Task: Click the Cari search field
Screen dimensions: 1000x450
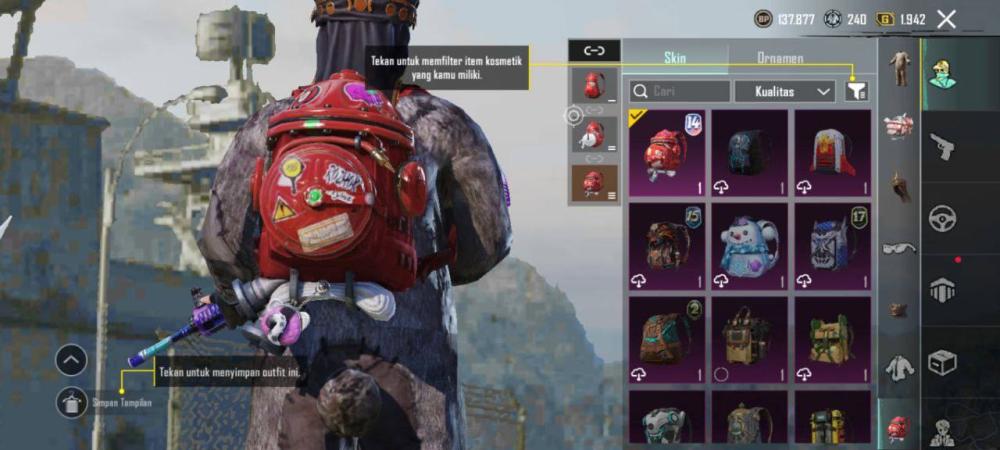Action: click(680, 91)
